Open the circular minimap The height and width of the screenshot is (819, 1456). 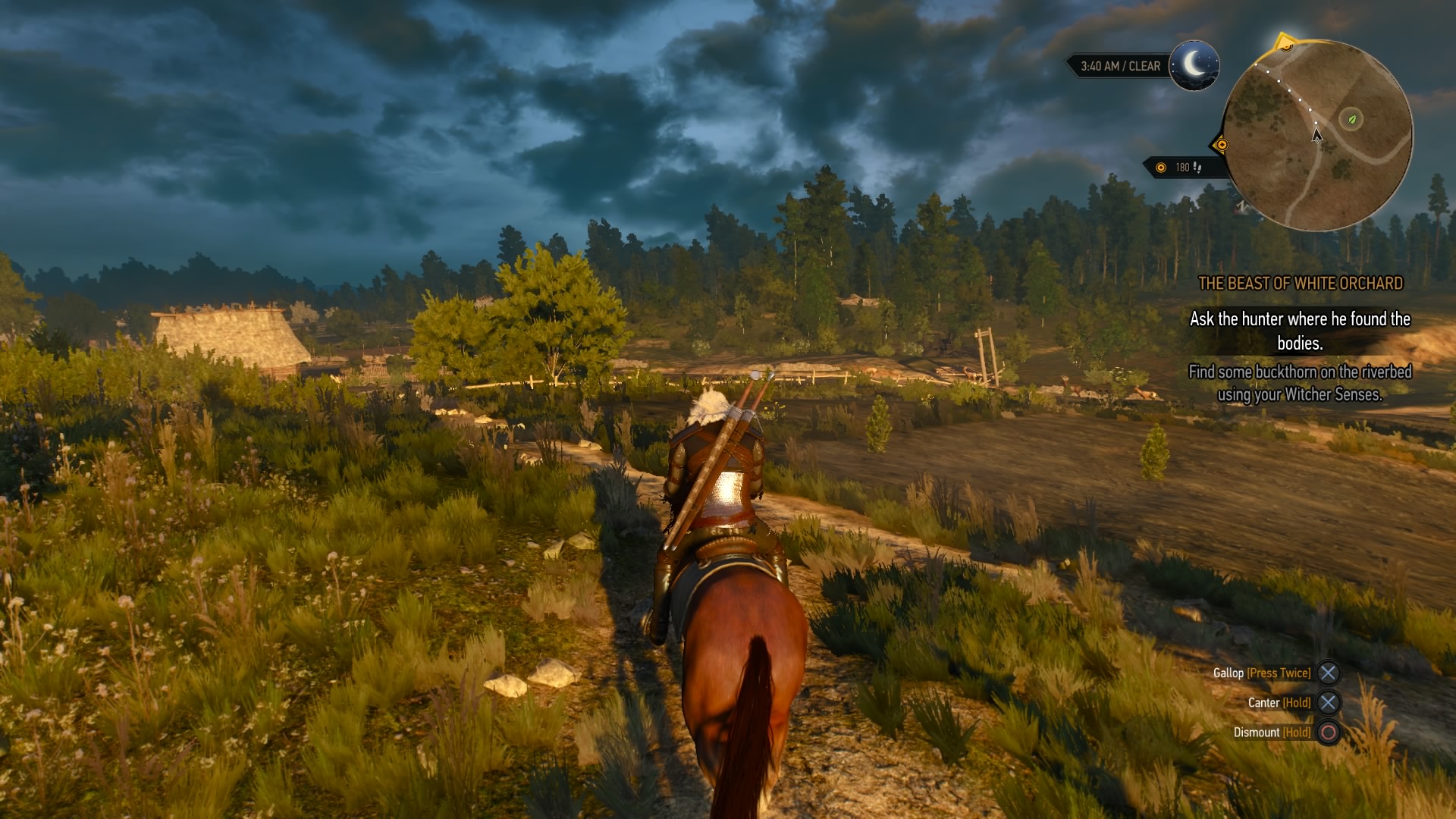coord(1318,136)
